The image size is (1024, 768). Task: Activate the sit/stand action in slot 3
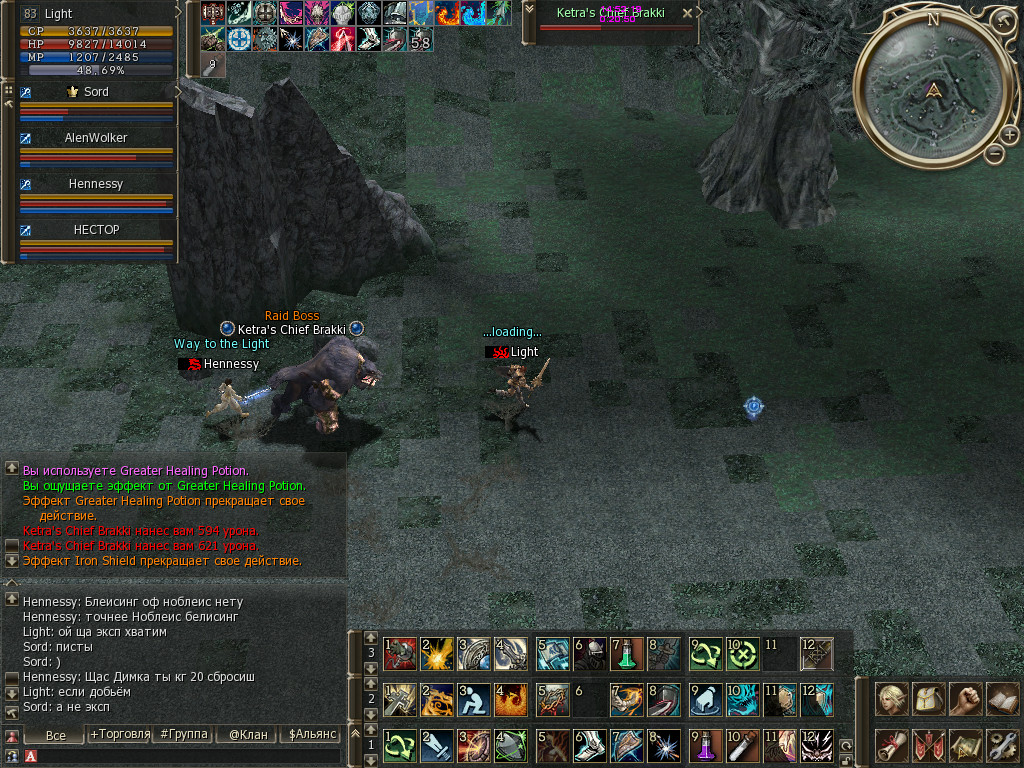pos(473,699)
